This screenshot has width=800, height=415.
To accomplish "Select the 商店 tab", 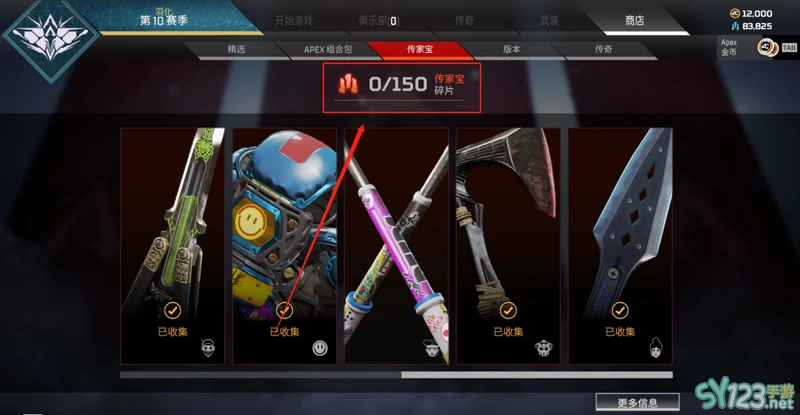I will 634,20.
